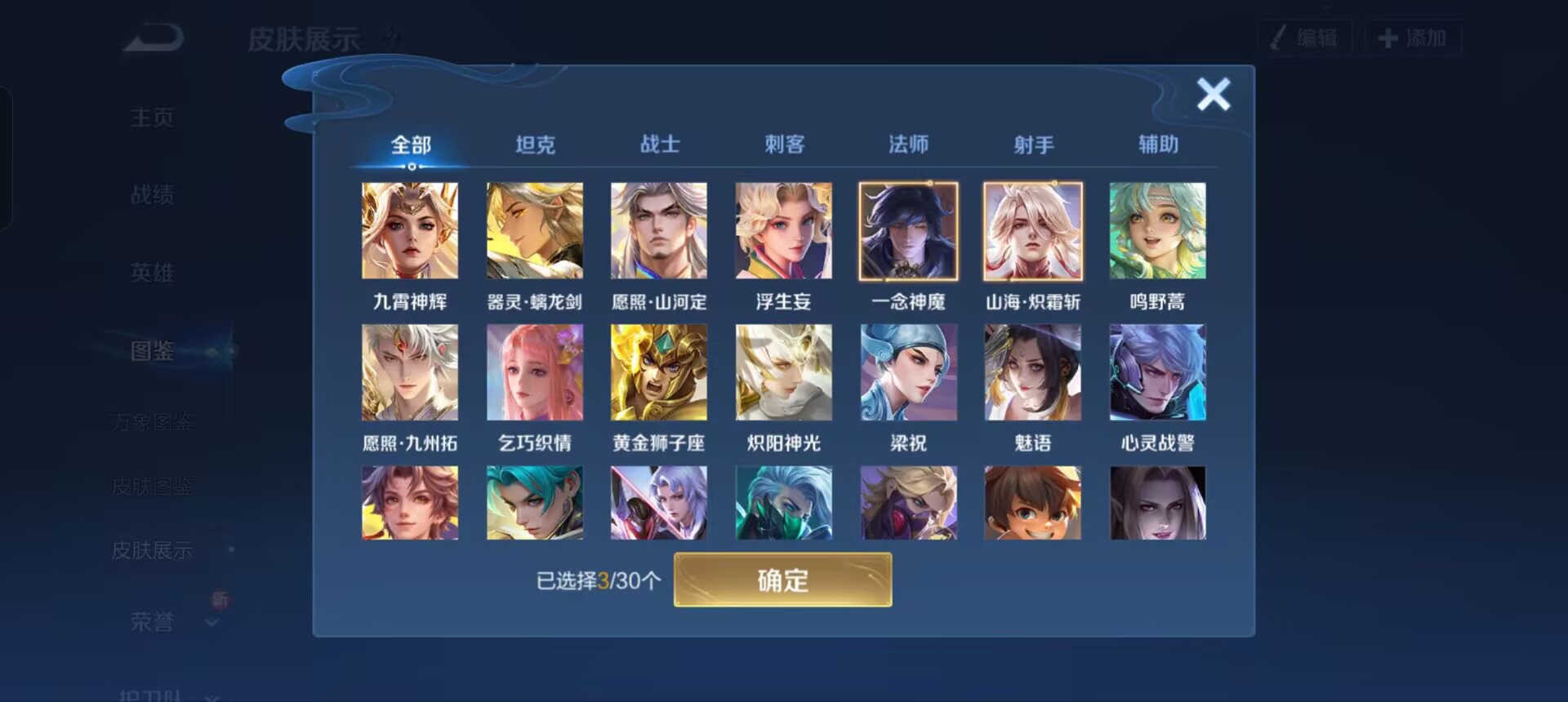Deselect the highlighted 一念神魔 skin
Viewport: 1568px width, 702px height.
pyautogui.click(x=907, y=231)
